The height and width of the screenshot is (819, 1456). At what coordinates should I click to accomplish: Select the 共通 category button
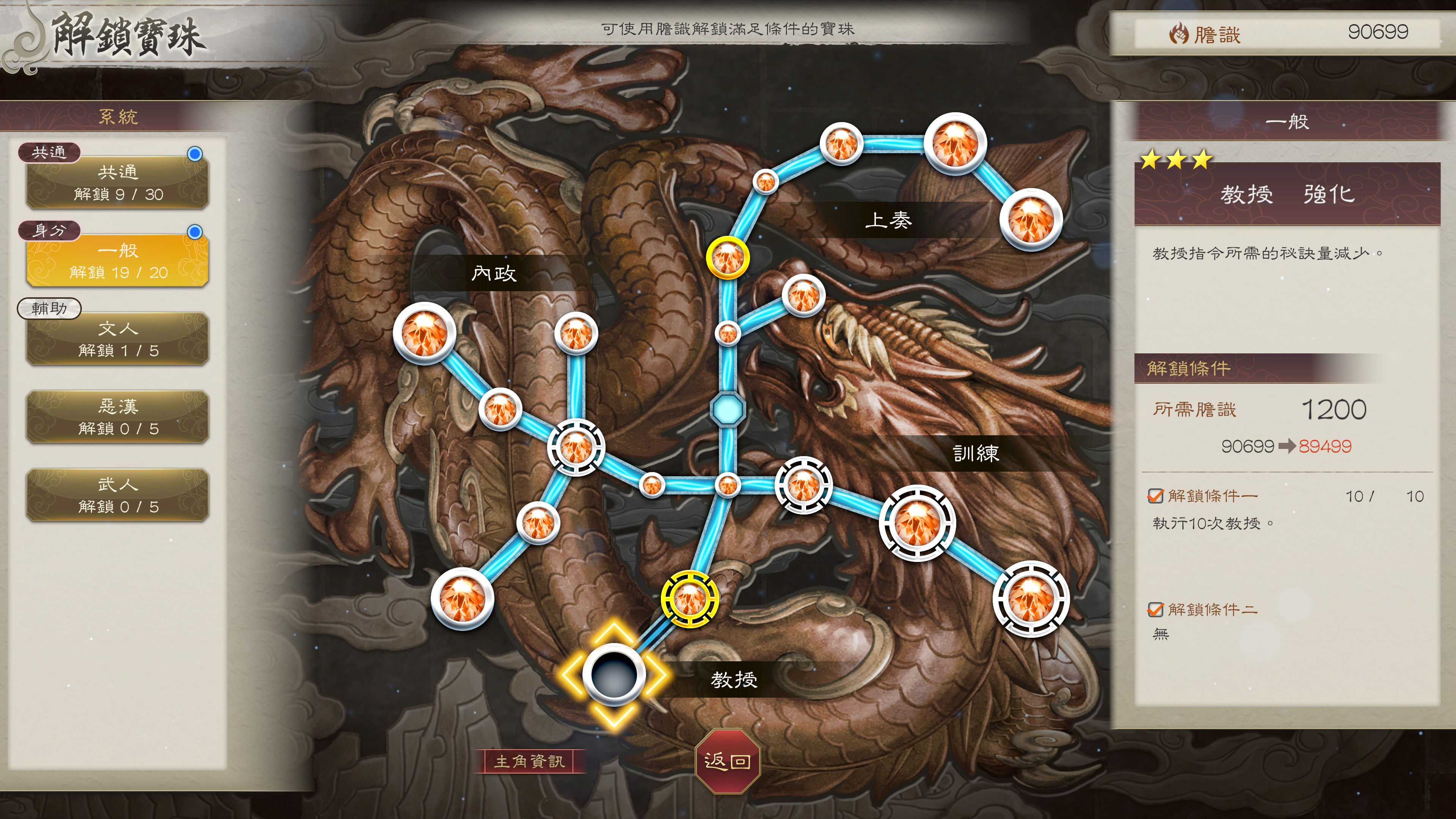coord(118,182)
